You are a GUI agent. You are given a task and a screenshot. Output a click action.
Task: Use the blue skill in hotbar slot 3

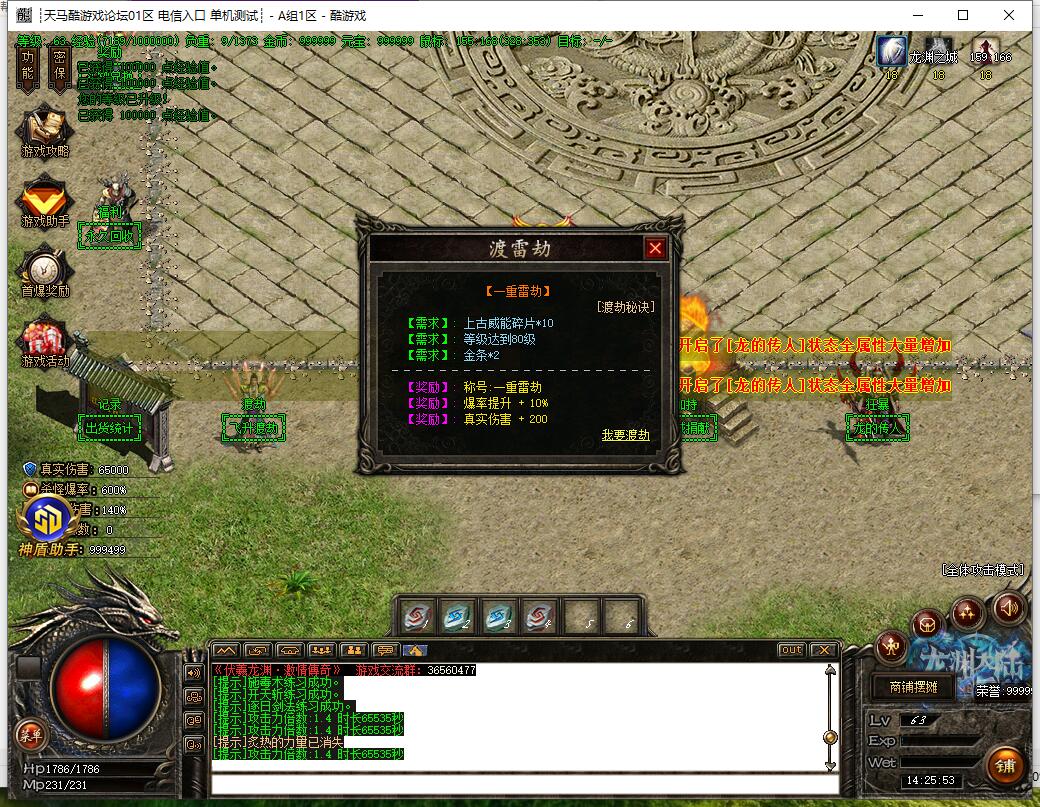click(498, 617)
